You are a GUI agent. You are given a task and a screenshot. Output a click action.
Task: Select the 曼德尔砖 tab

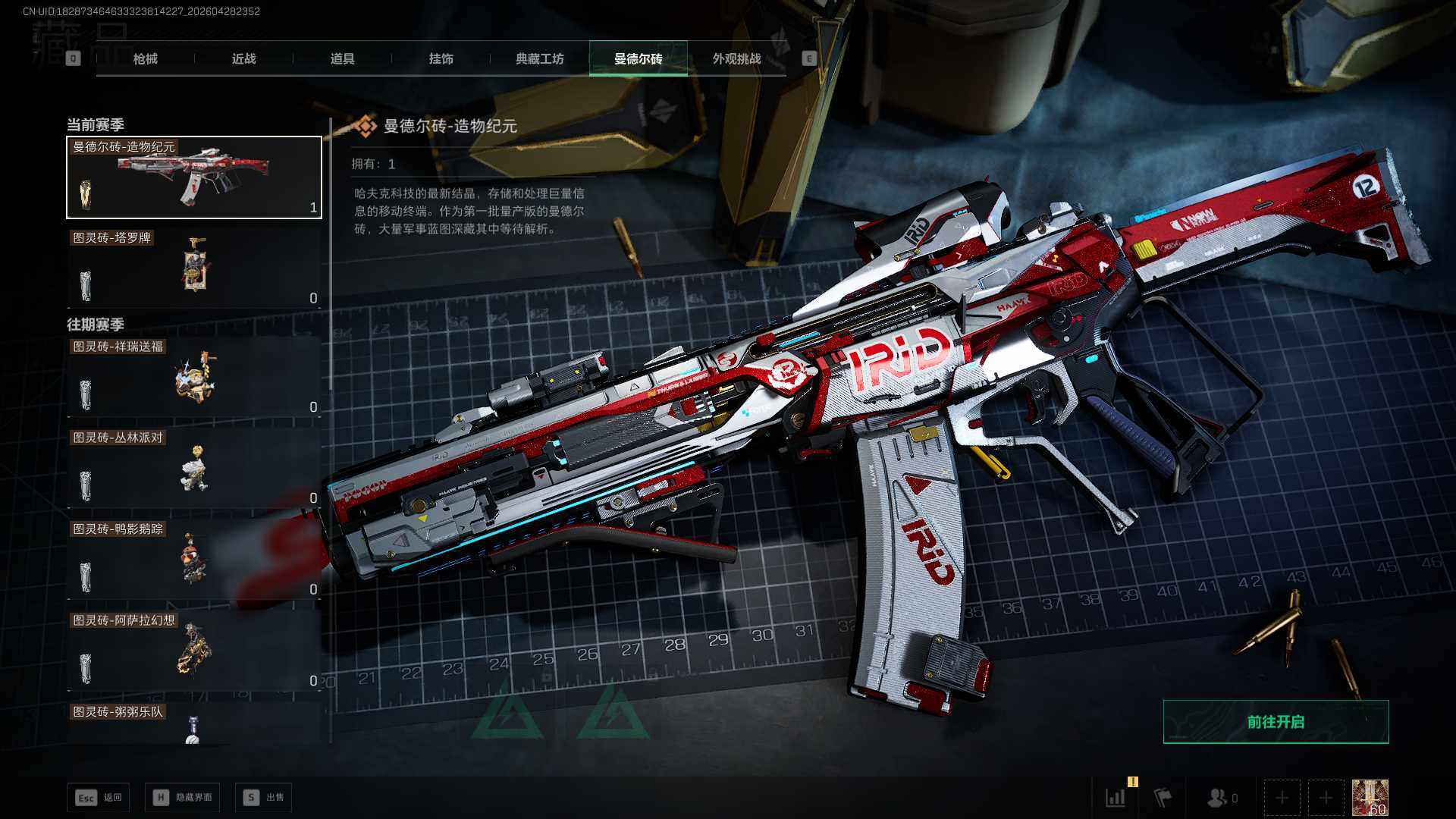[x=638, y=58]
